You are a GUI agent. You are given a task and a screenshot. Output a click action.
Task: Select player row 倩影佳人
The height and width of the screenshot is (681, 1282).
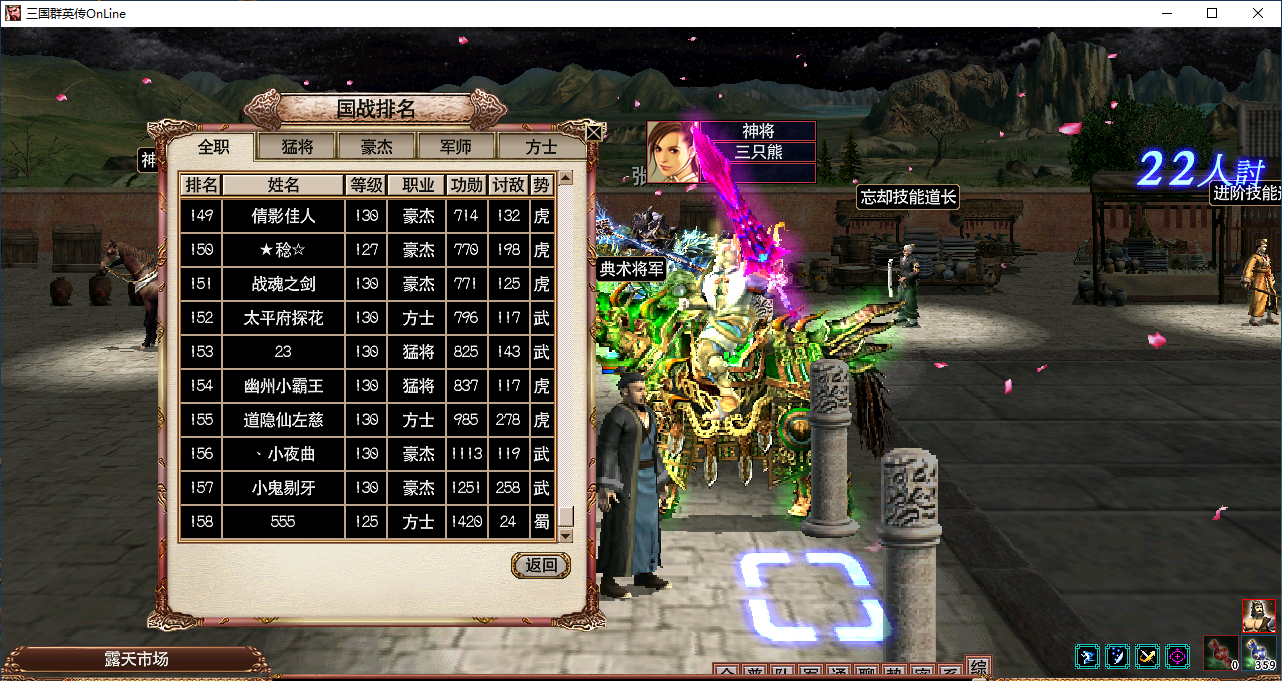[x=283, y=216]
